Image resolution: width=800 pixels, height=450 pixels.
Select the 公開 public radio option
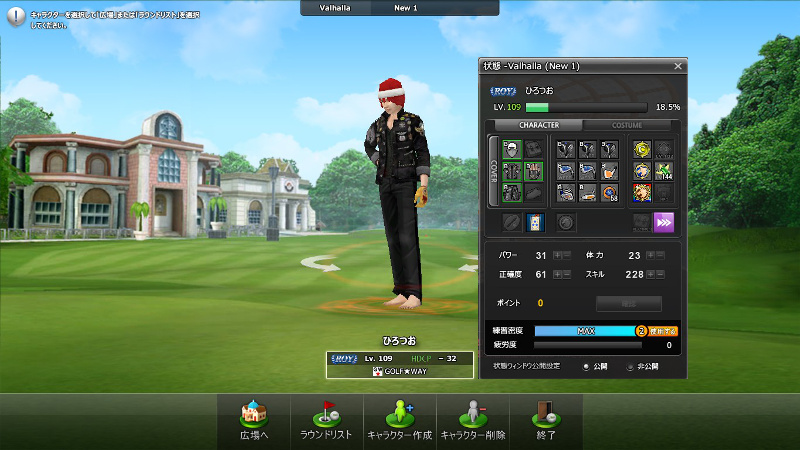tap(586, 366)
